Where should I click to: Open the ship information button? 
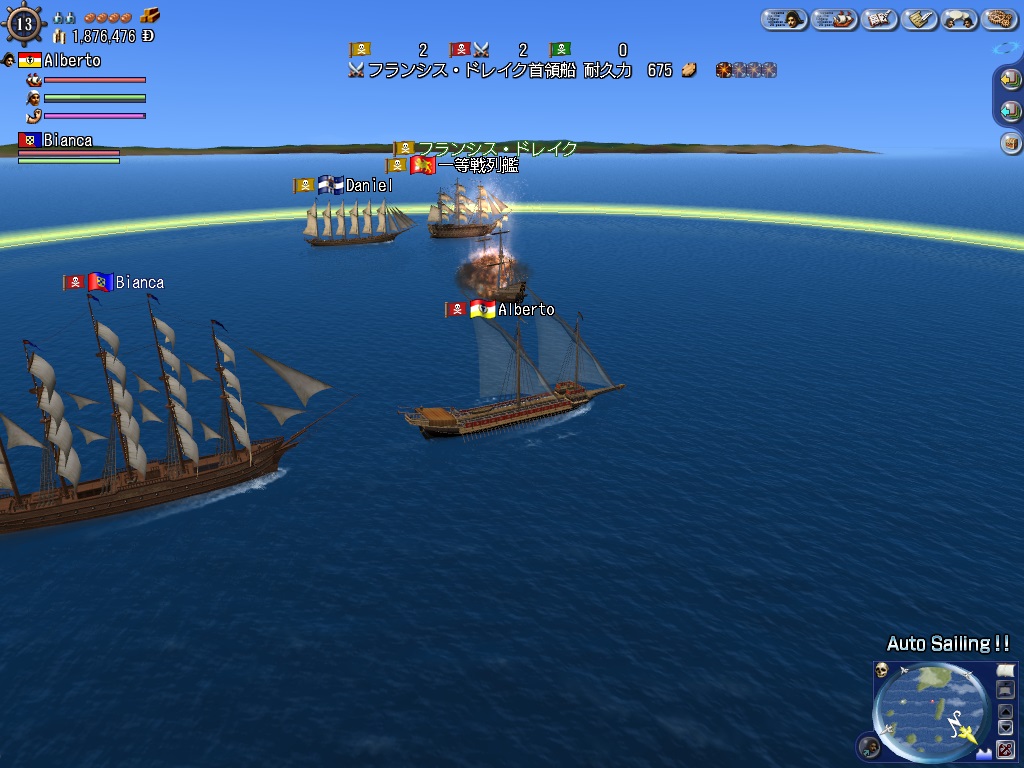tap(834, 19)
